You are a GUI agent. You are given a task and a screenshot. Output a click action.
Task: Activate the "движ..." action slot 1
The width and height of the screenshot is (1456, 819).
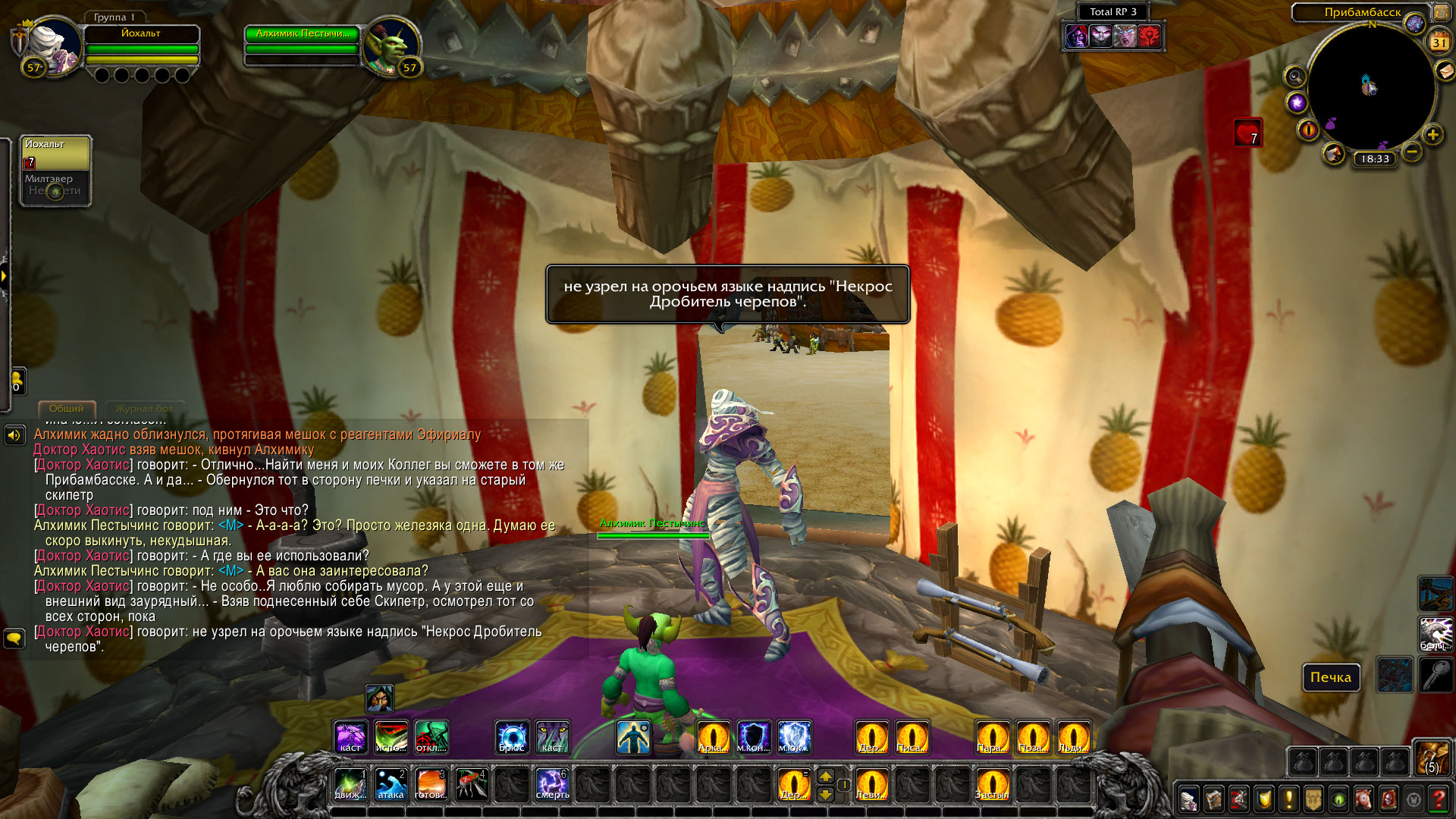coord(350,785)
